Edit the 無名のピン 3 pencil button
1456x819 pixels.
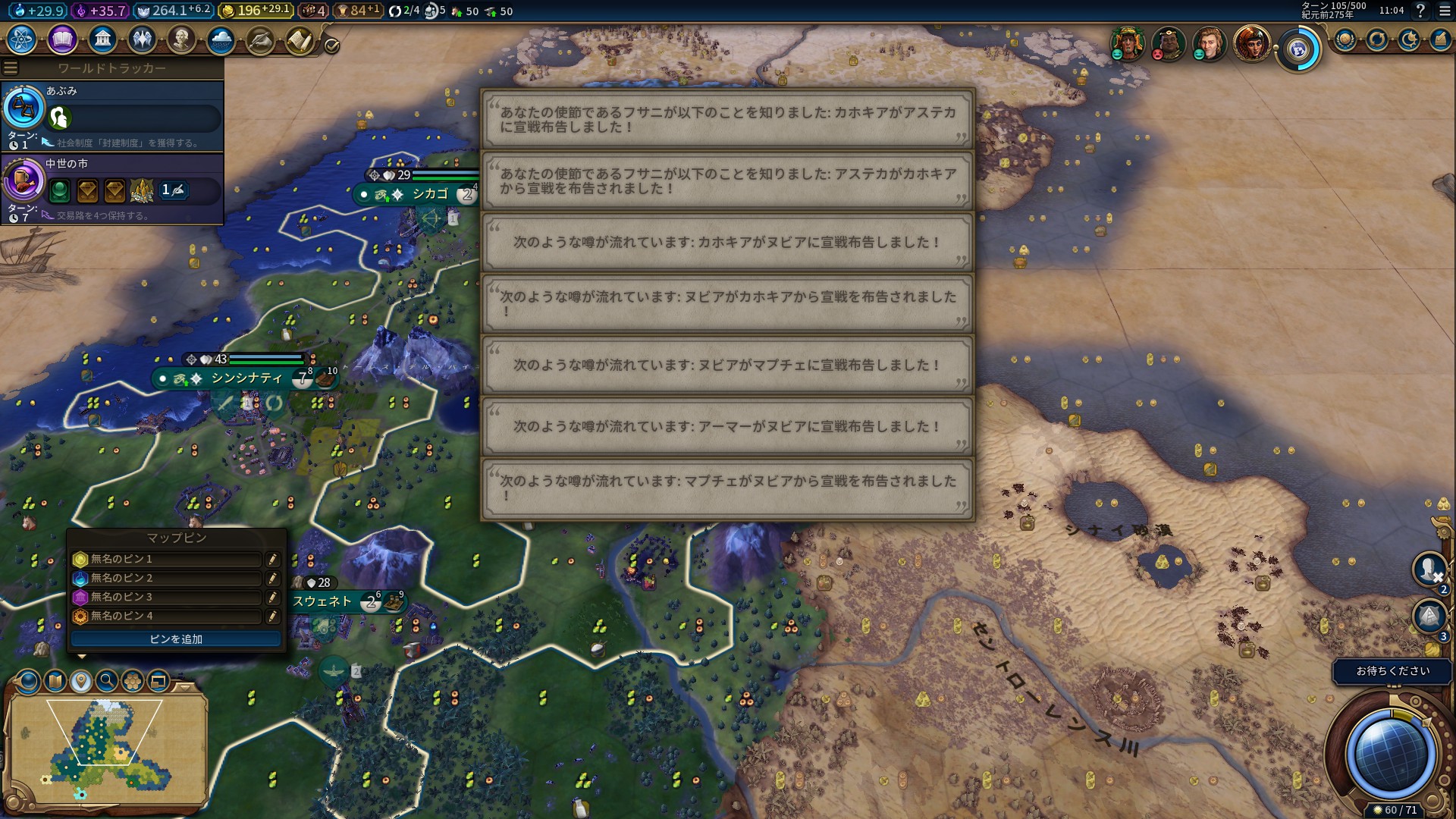coord(272,598)
